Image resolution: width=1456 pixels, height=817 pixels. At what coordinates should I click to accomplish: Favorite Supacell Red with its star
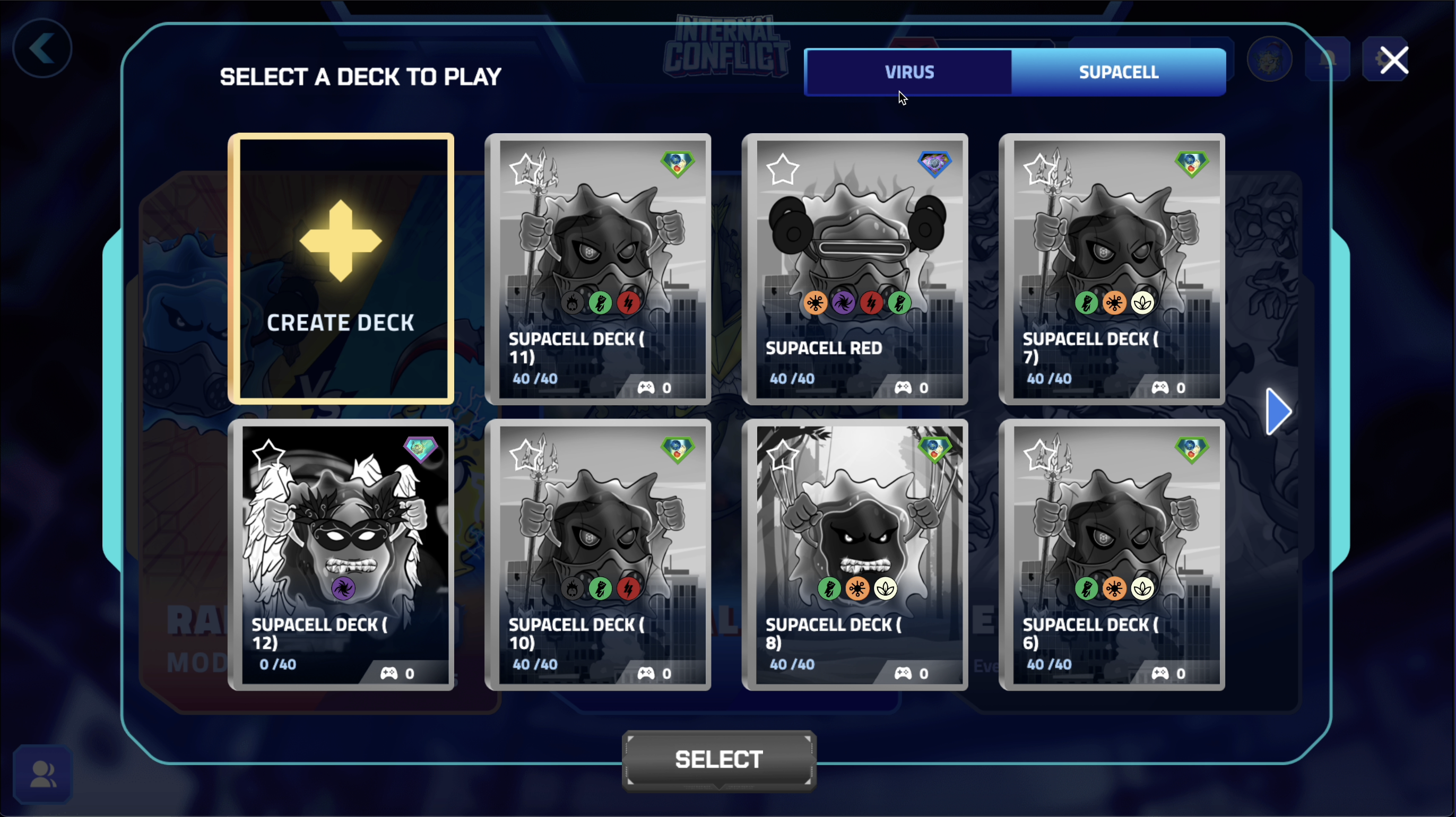click(782, 169)
